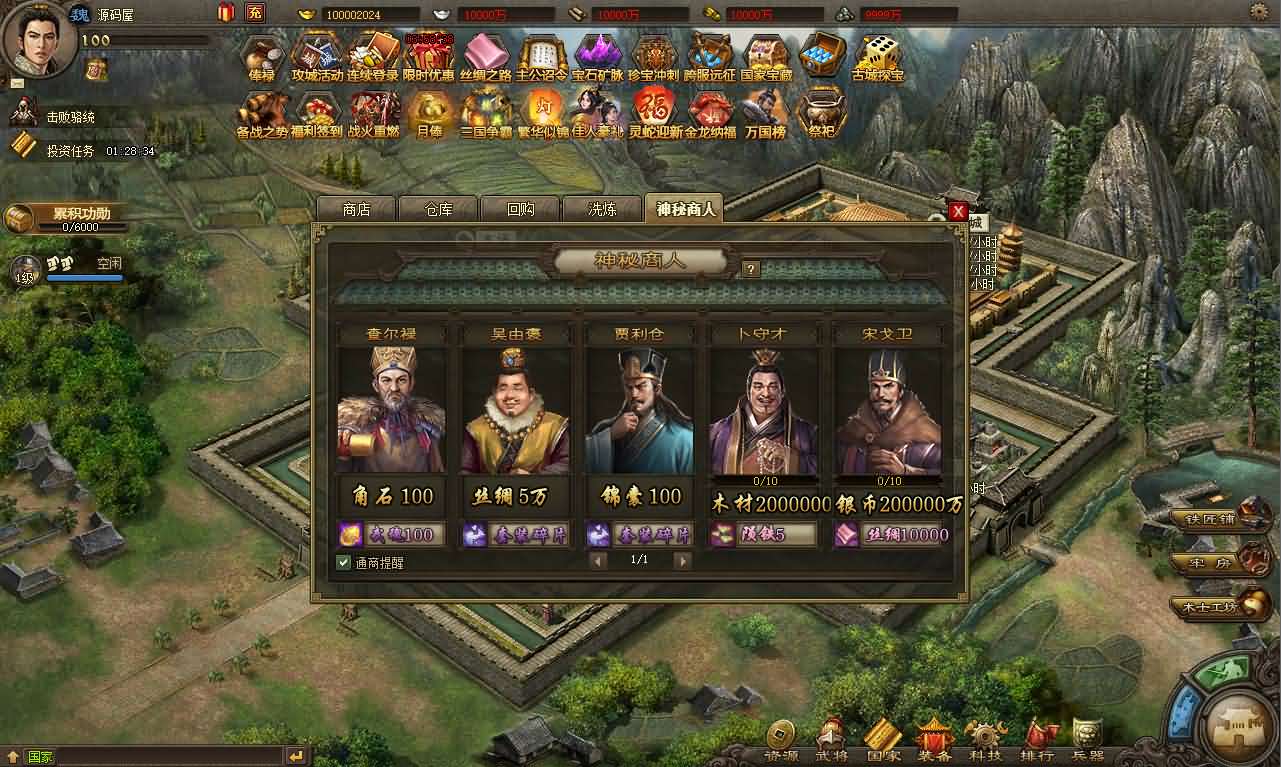Open the merchant help question mark
Viewport: 1281px width, 767px height.
751,268
